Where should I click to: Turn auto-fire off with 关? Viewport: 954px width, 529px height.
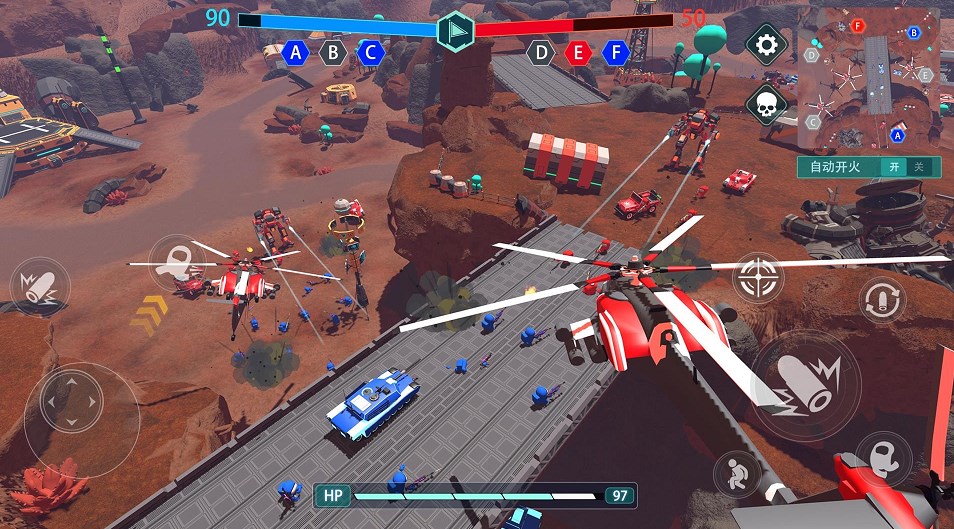(919, 167)
